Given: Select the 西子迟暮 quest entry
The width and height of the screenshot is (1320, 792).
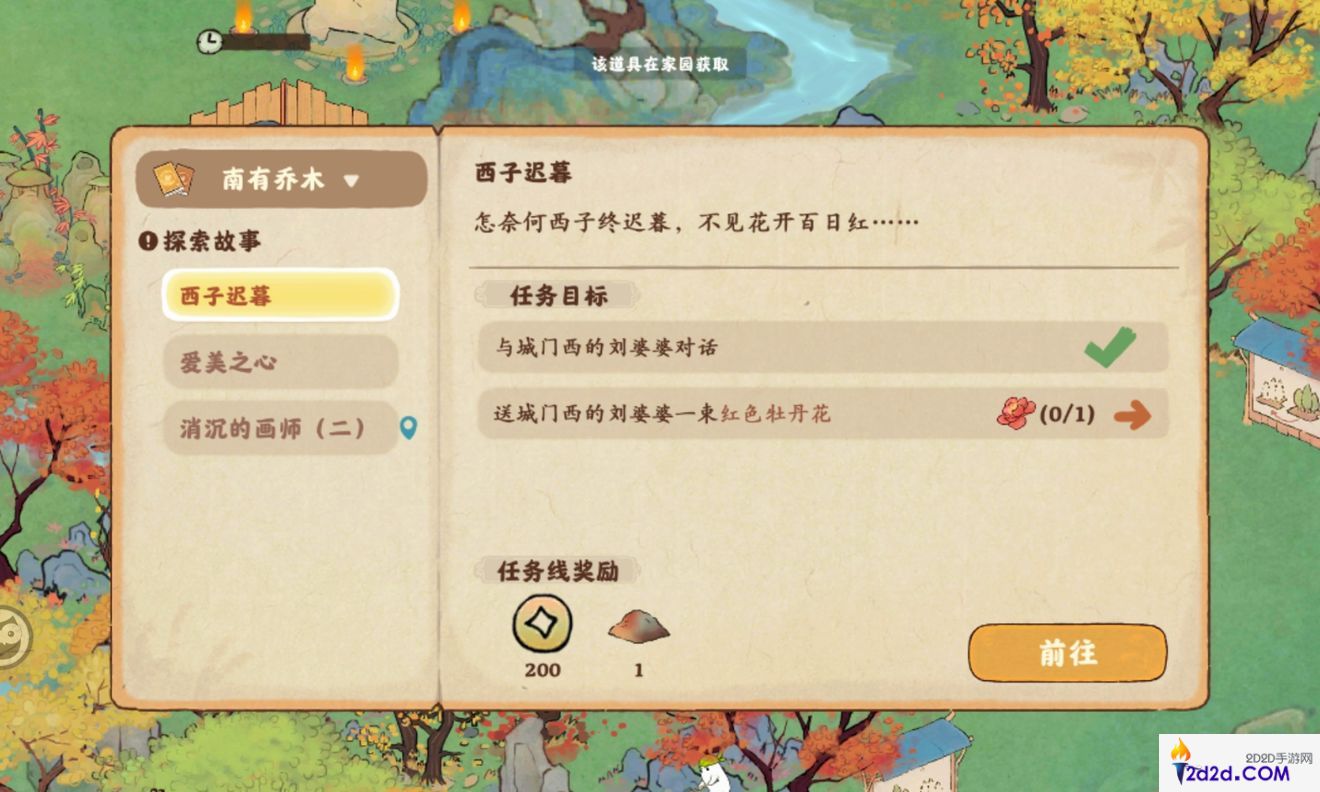Looking at the screenshot, I should pos(280,295).
